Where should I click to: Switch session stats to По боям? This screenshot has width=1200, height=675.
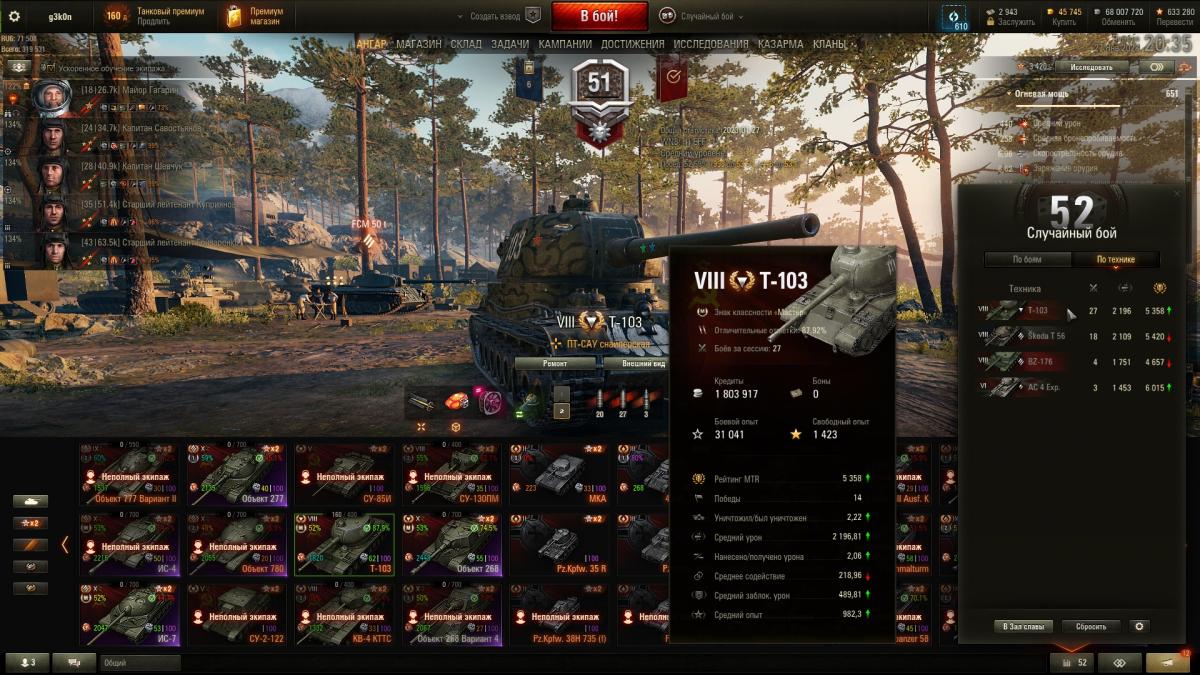1027,260
